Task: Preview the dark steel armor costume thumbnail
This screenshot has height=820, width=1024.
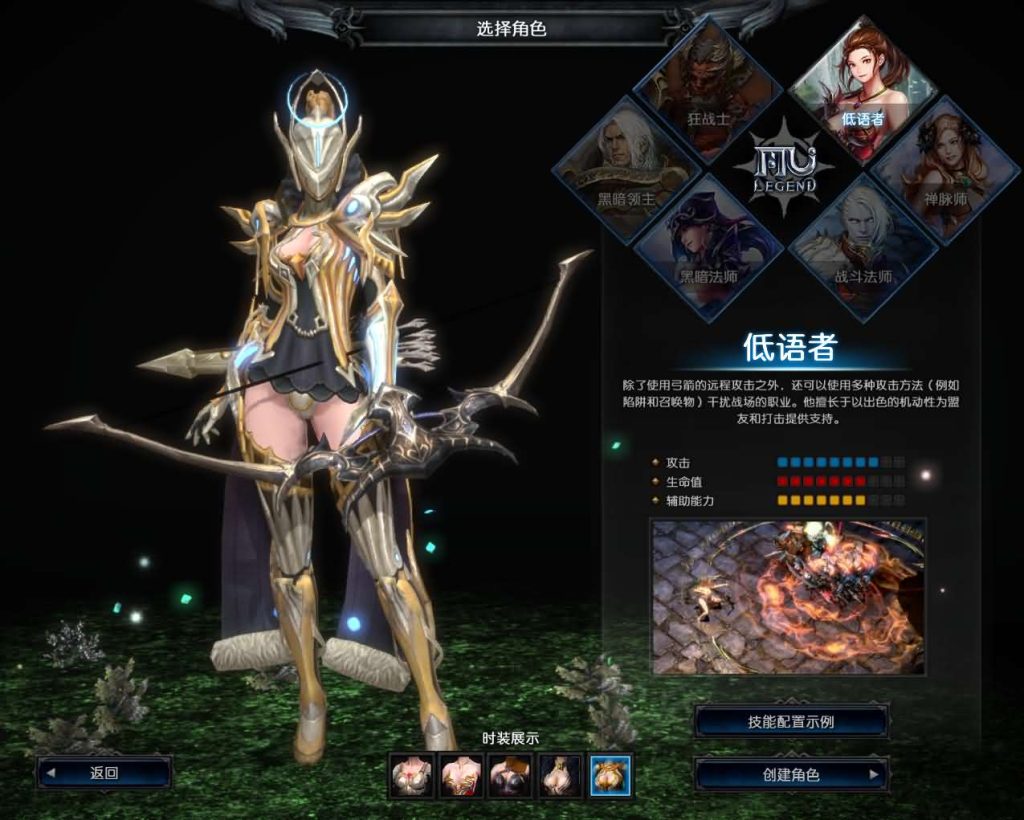Action: pos(509,775)
